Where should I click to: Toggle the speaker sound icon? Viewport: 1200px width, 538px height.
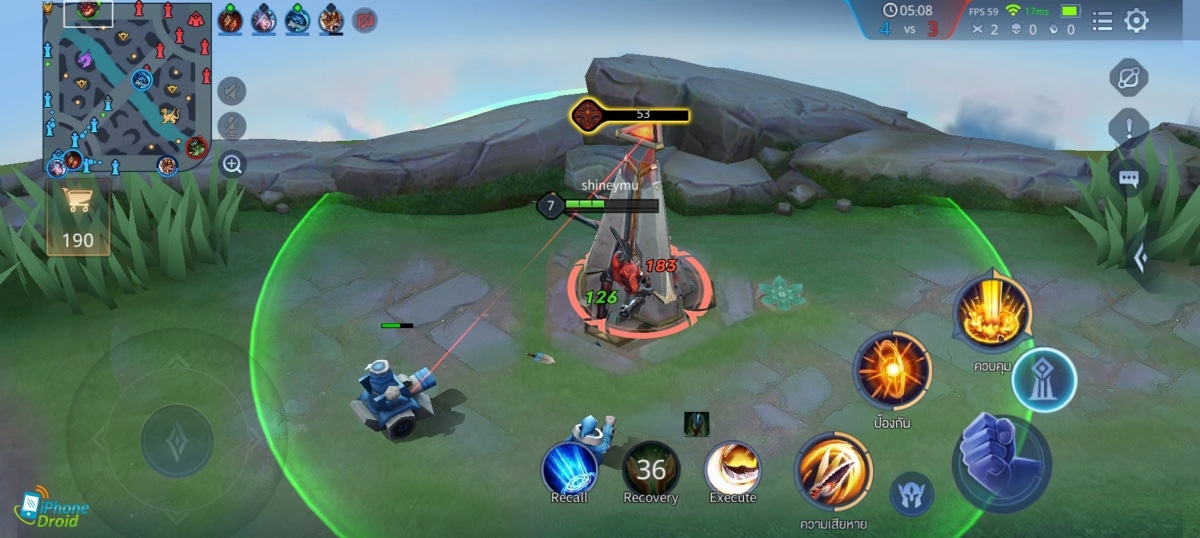point(232,92)
